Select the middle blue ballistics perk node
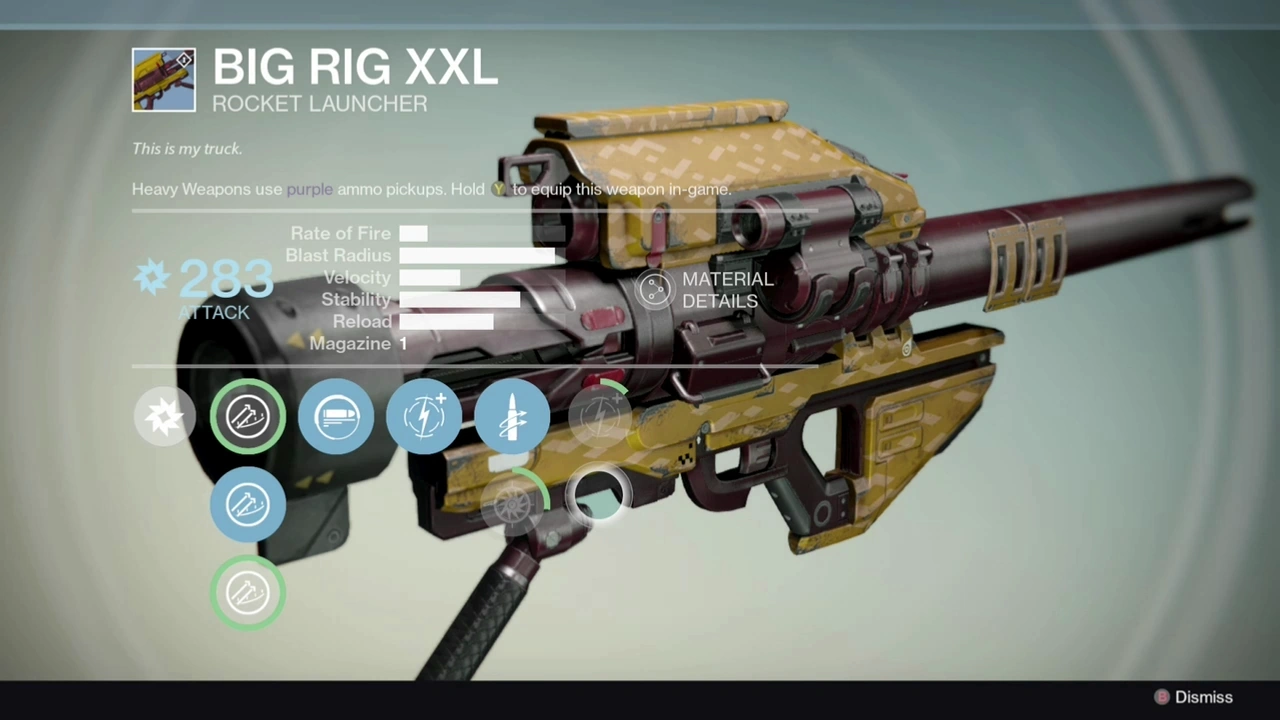 coord(247,505)
